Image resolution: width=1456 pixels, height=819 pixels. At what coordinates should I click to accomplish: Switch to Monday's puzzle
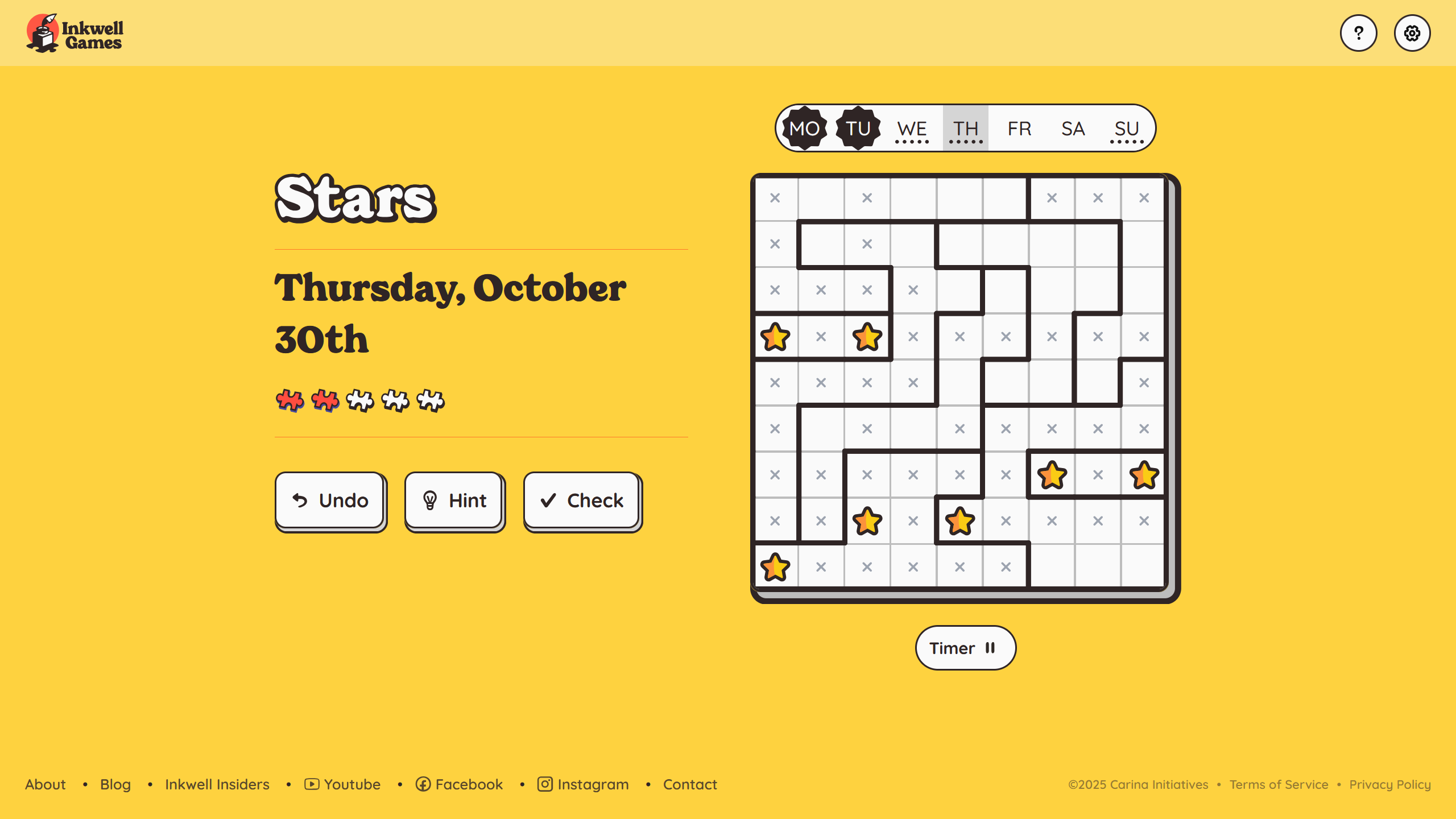pyautogui.click(x=804, y=129)
